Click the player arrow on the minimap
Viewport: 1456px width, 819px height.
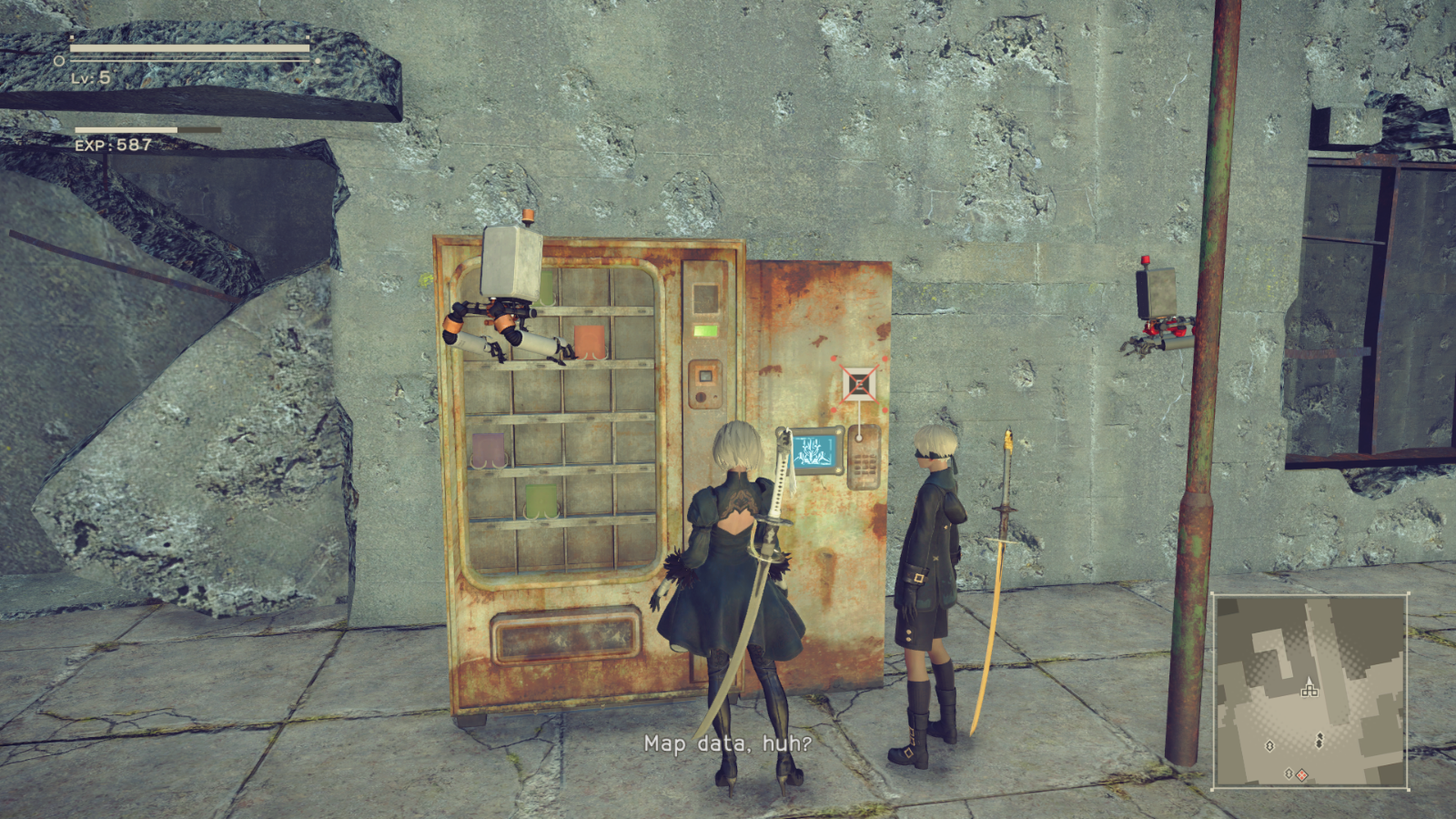pos(1309,680)
